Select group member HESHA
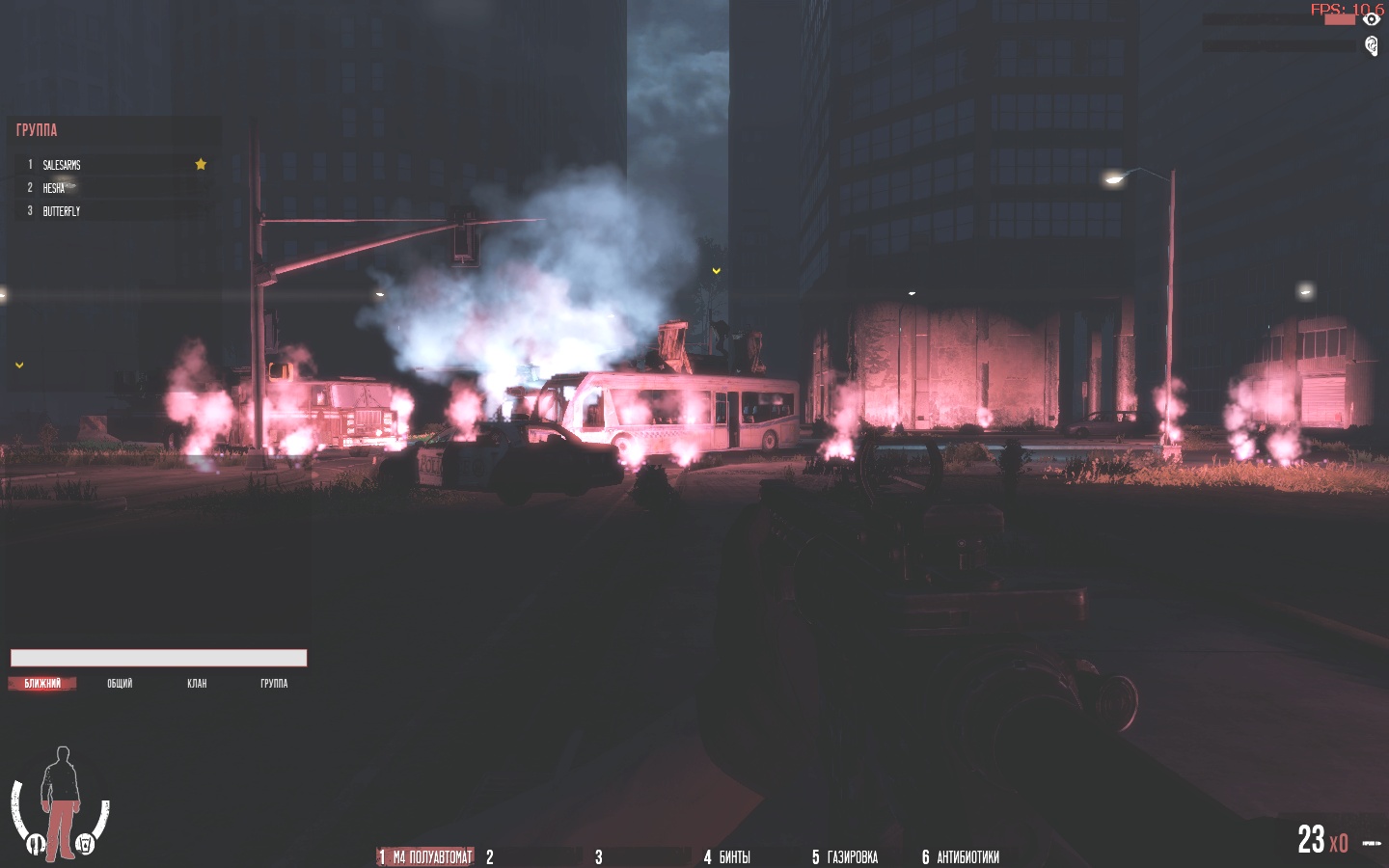Screen dimensions: 1389x868 [x=54, y=188]
